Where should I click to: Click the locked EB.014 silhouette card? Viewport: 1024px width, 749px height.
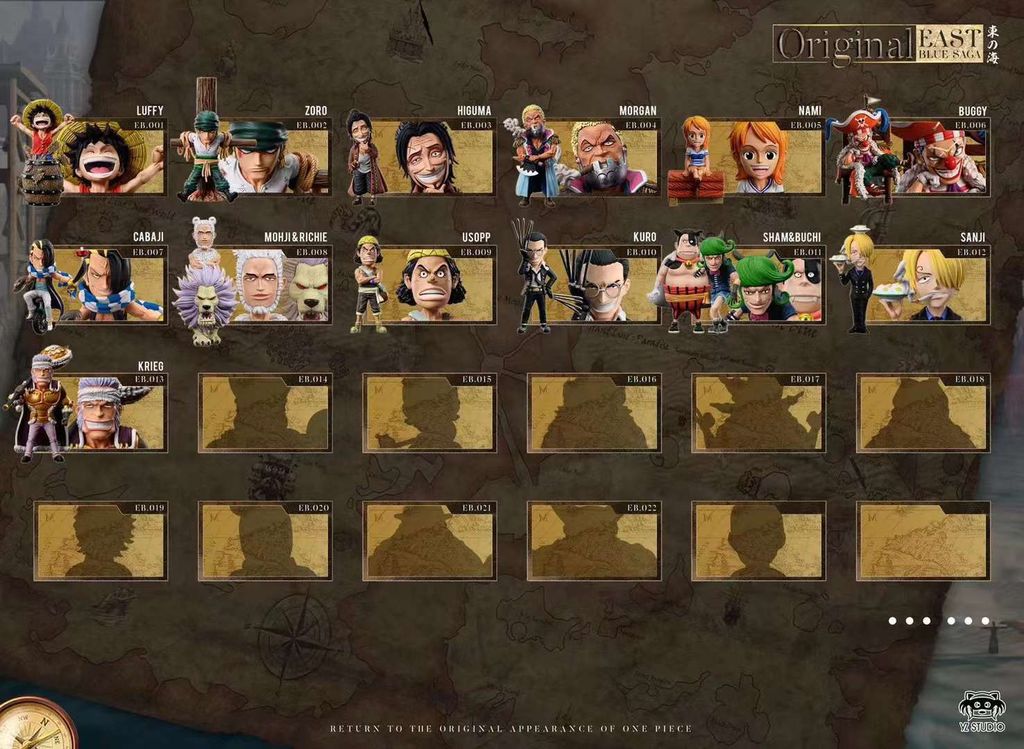coord(265,412)
